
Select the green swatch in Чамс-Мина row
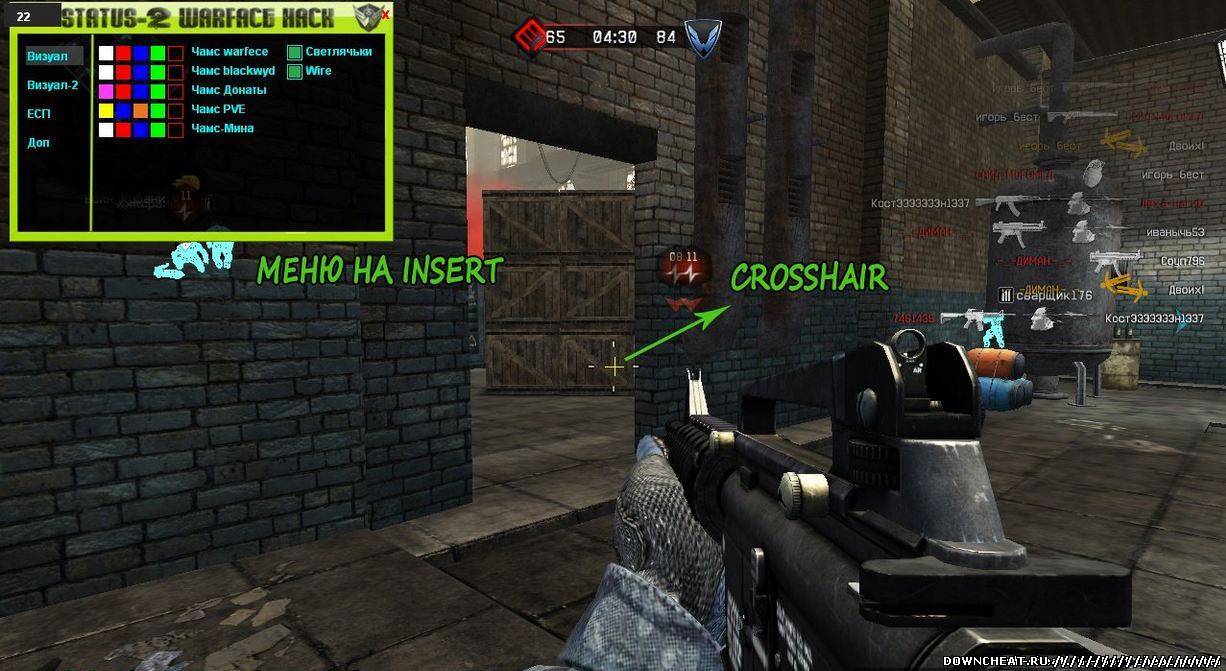click(x=158, y=129)
